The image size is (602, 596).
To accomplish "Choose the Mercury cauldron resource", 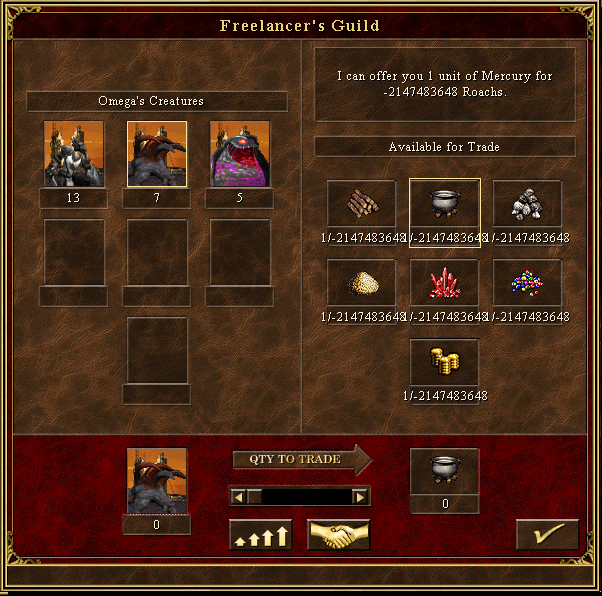I will [445, 203].
